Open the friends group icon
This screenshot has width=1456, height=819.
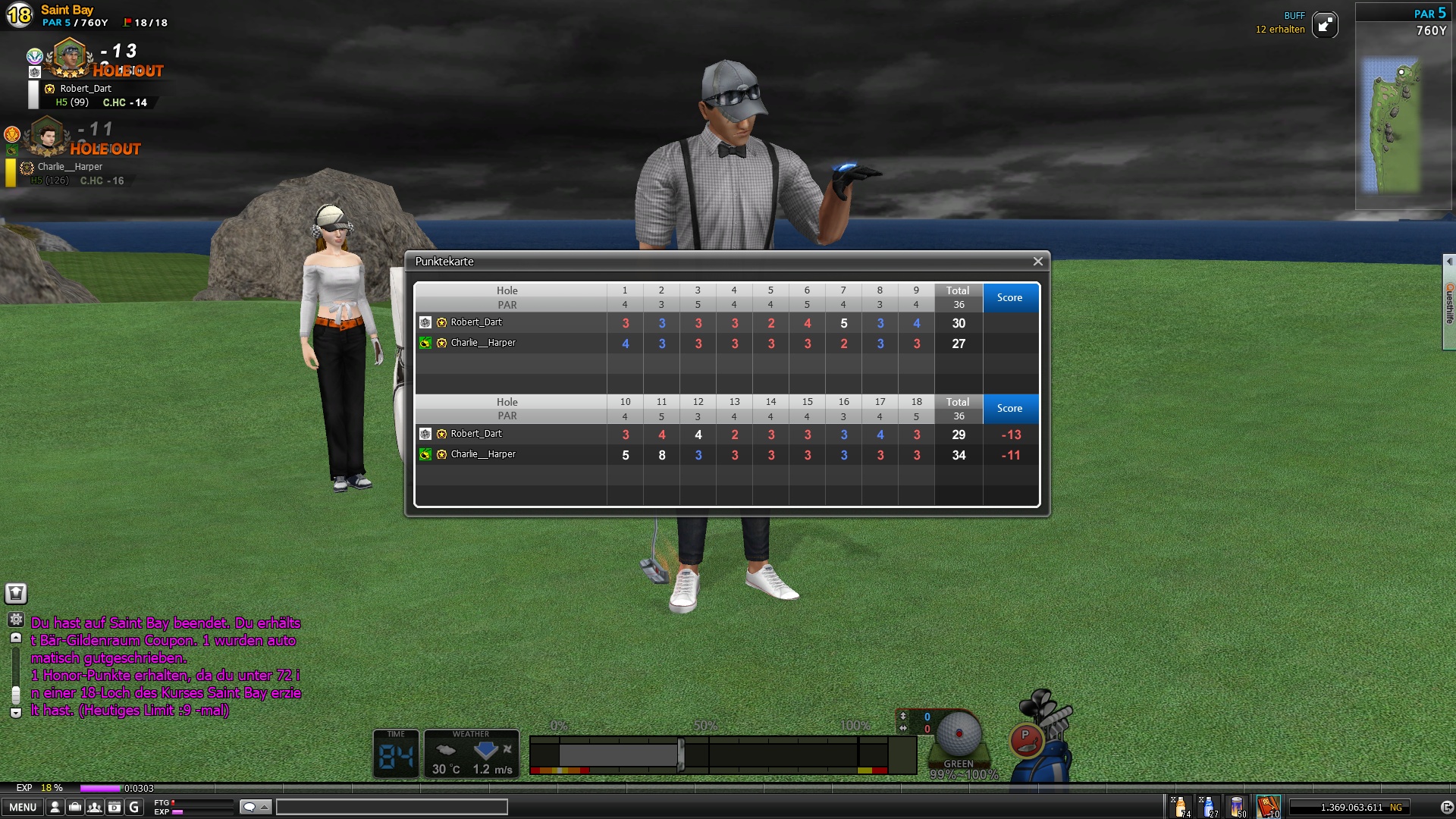(95, 808)
